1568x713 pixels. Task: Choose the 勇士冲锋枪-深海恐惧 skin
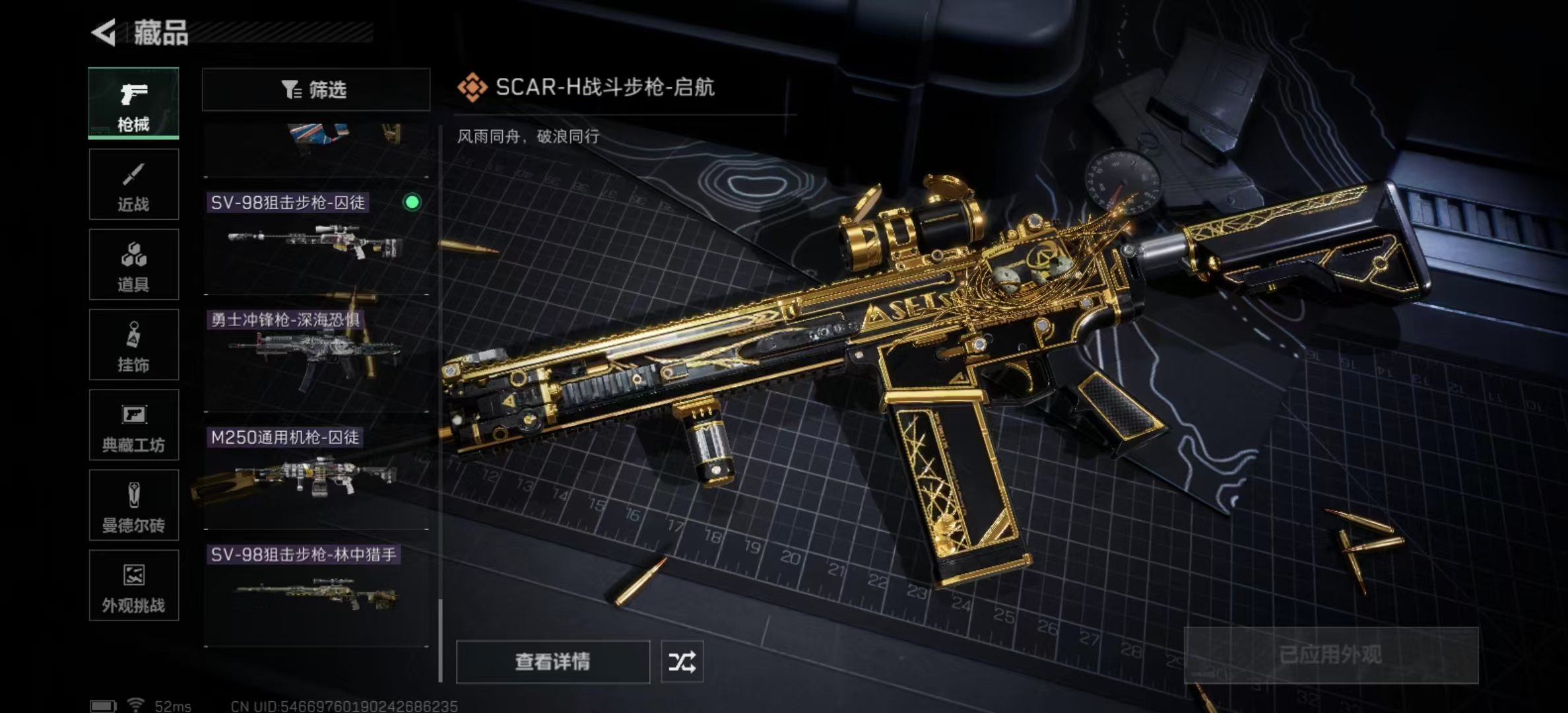315,358
